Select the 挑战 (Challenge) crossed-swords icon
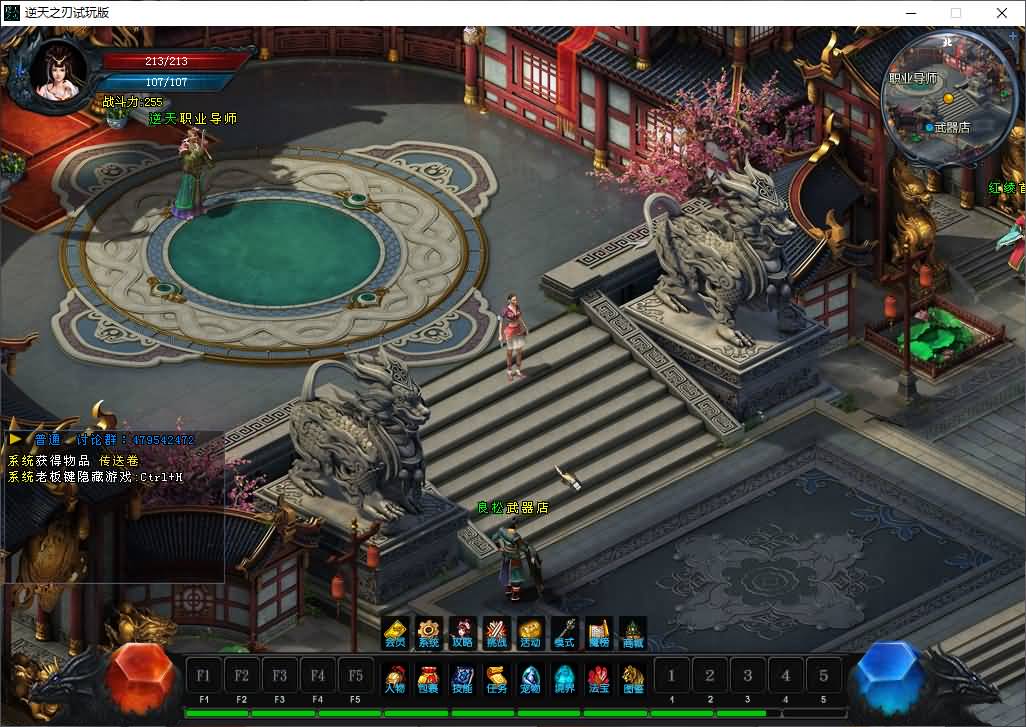Image resolution: width=1026 pixels, height=727 pixels. click(496, 632)
